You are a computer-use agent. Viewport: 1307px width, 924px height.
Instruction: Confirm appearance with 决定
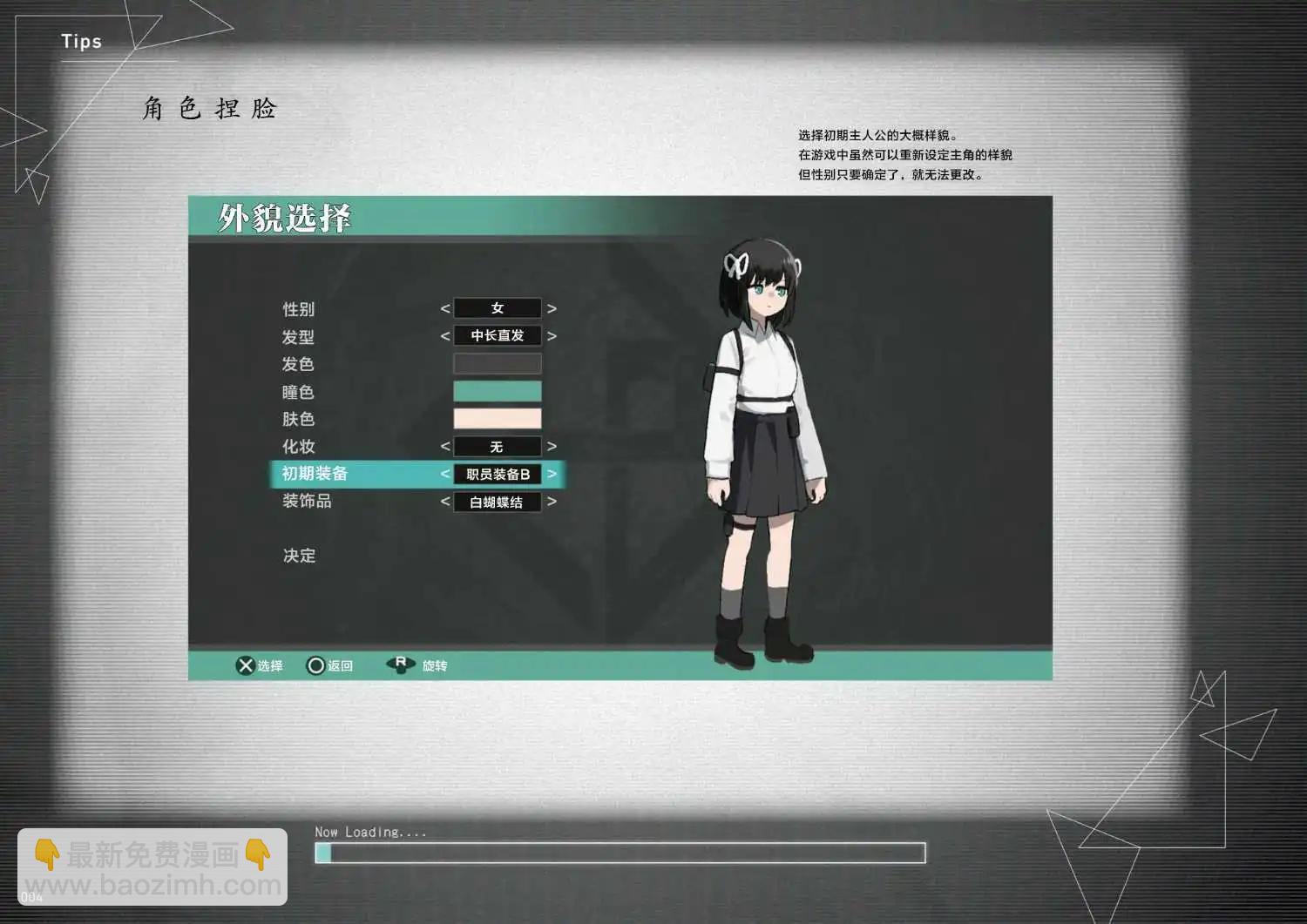299,556
